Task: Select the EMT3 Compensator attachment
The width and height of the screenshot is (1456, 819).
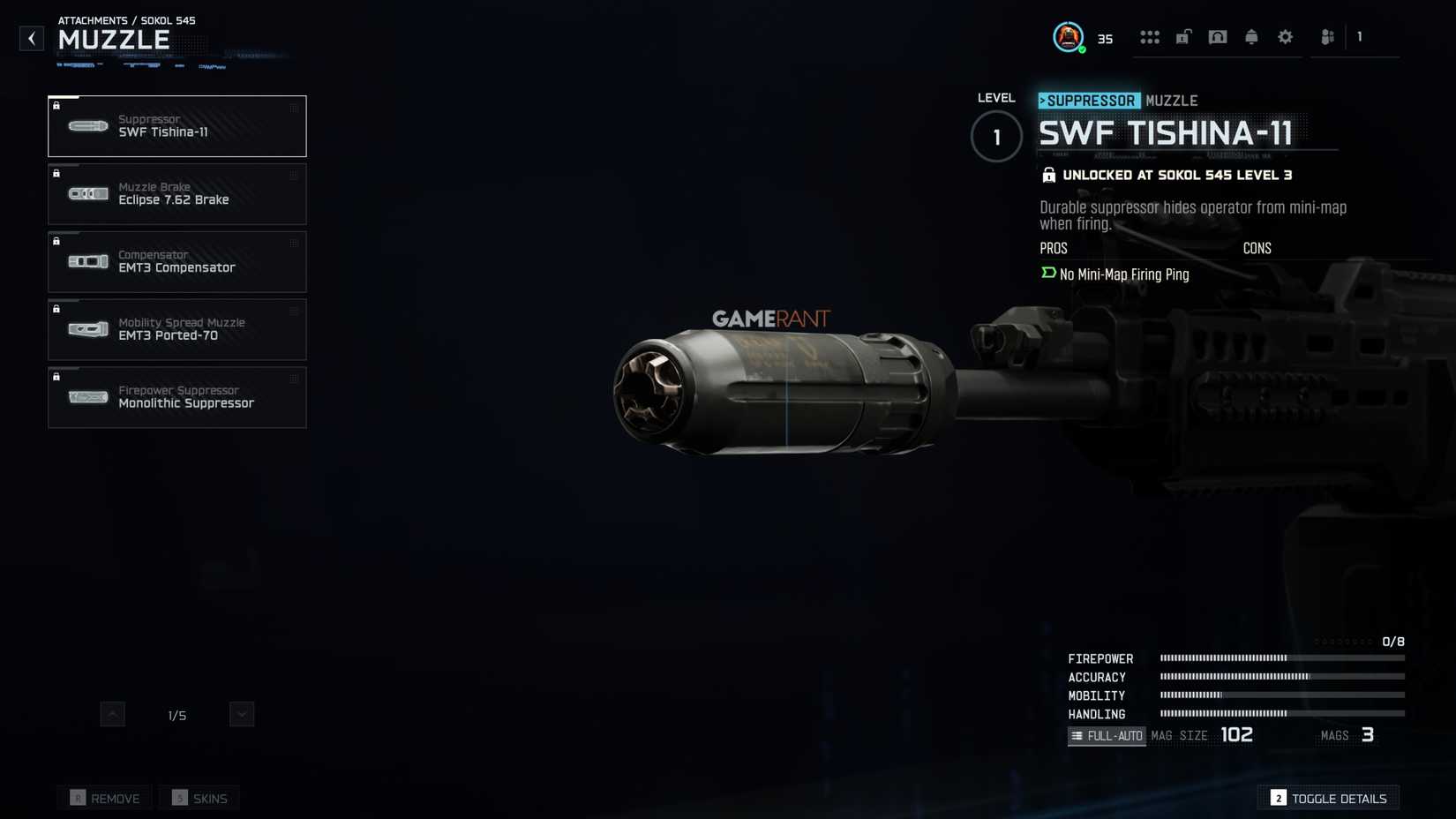Action: click(176, 261)
